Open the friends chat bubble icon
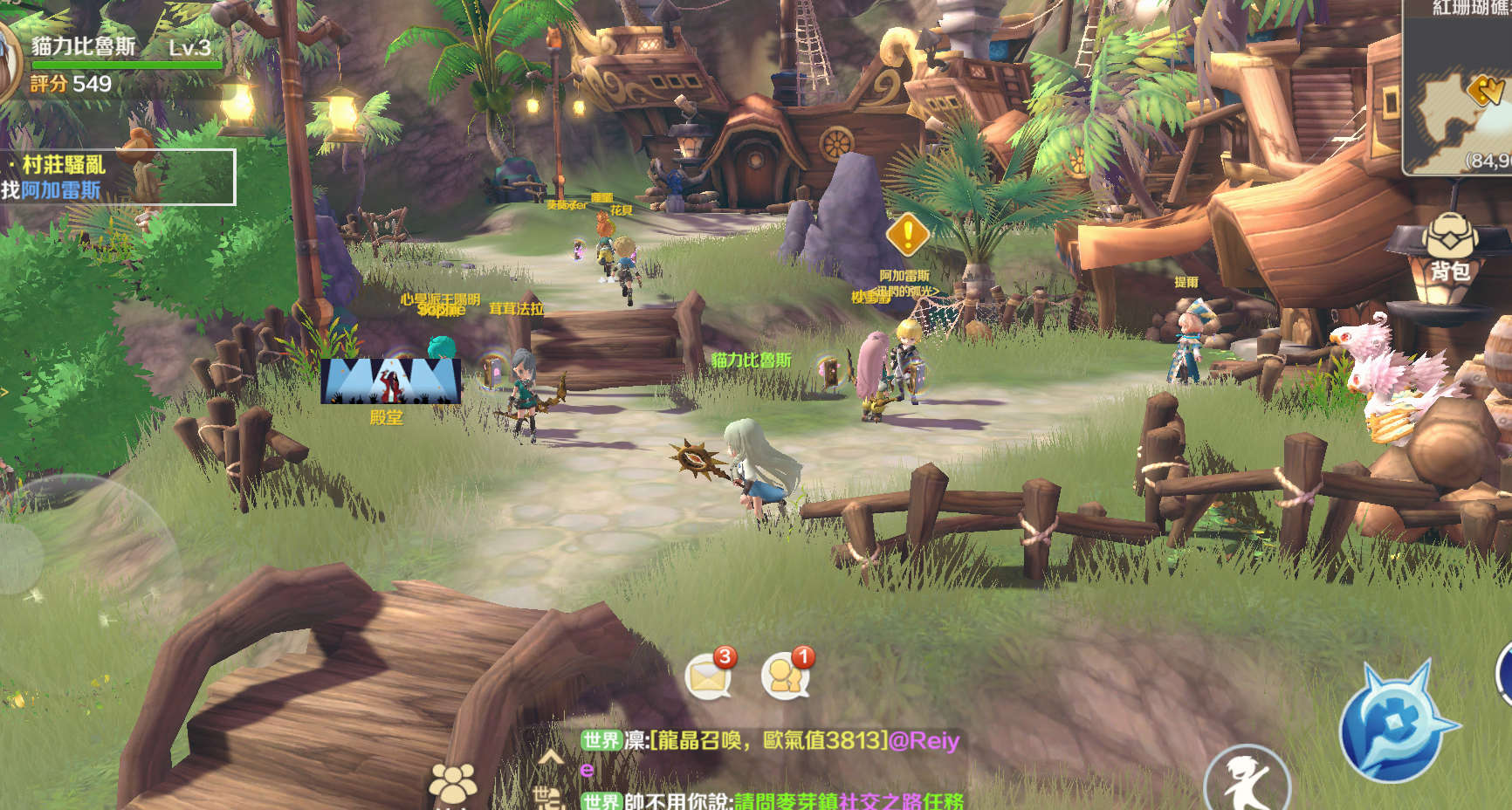This screenshot has width=1512, height=810. (786, 675)
